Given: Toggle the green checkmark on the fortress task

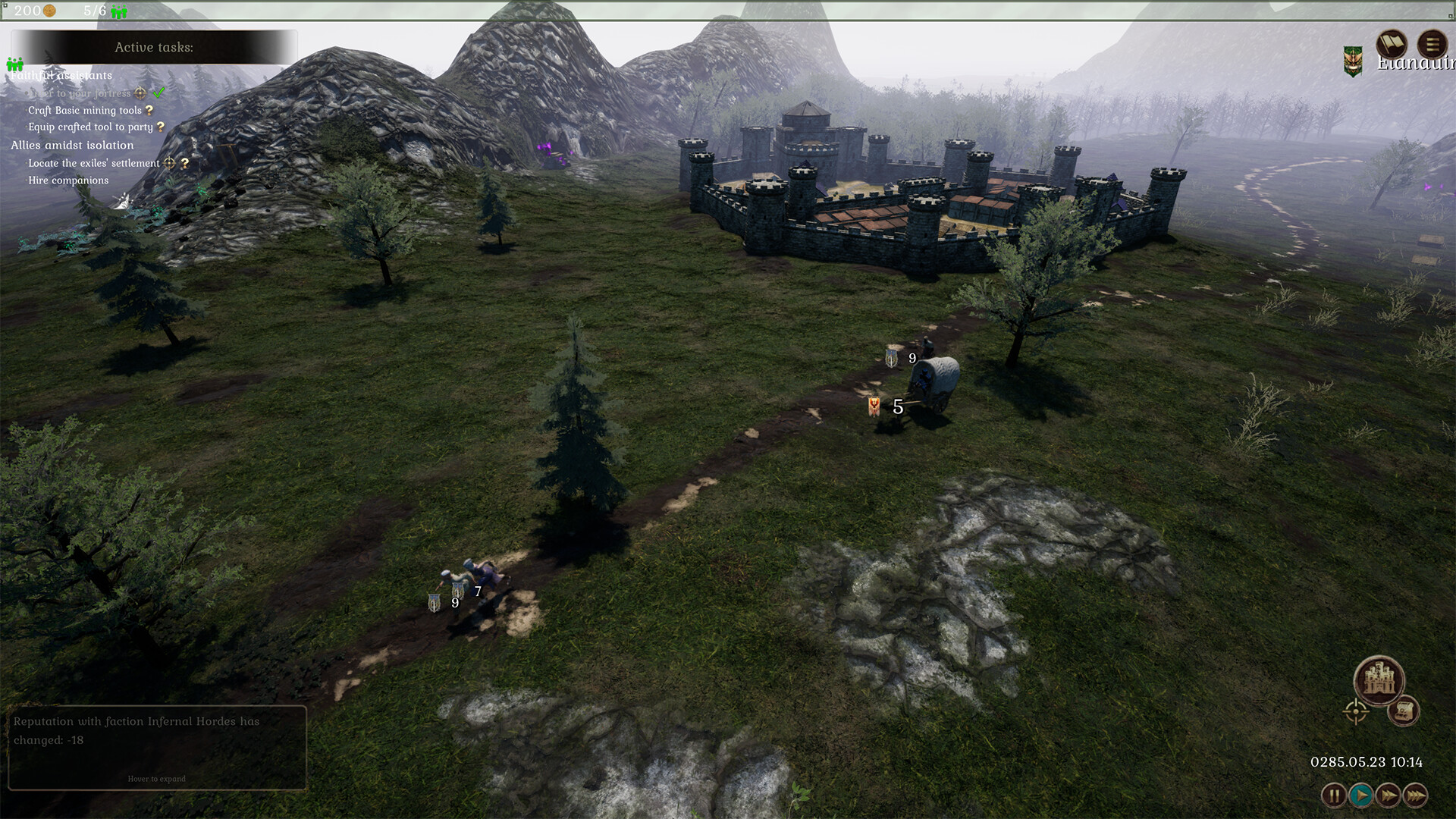Looking at the screenshot, I should click(158, 93).
